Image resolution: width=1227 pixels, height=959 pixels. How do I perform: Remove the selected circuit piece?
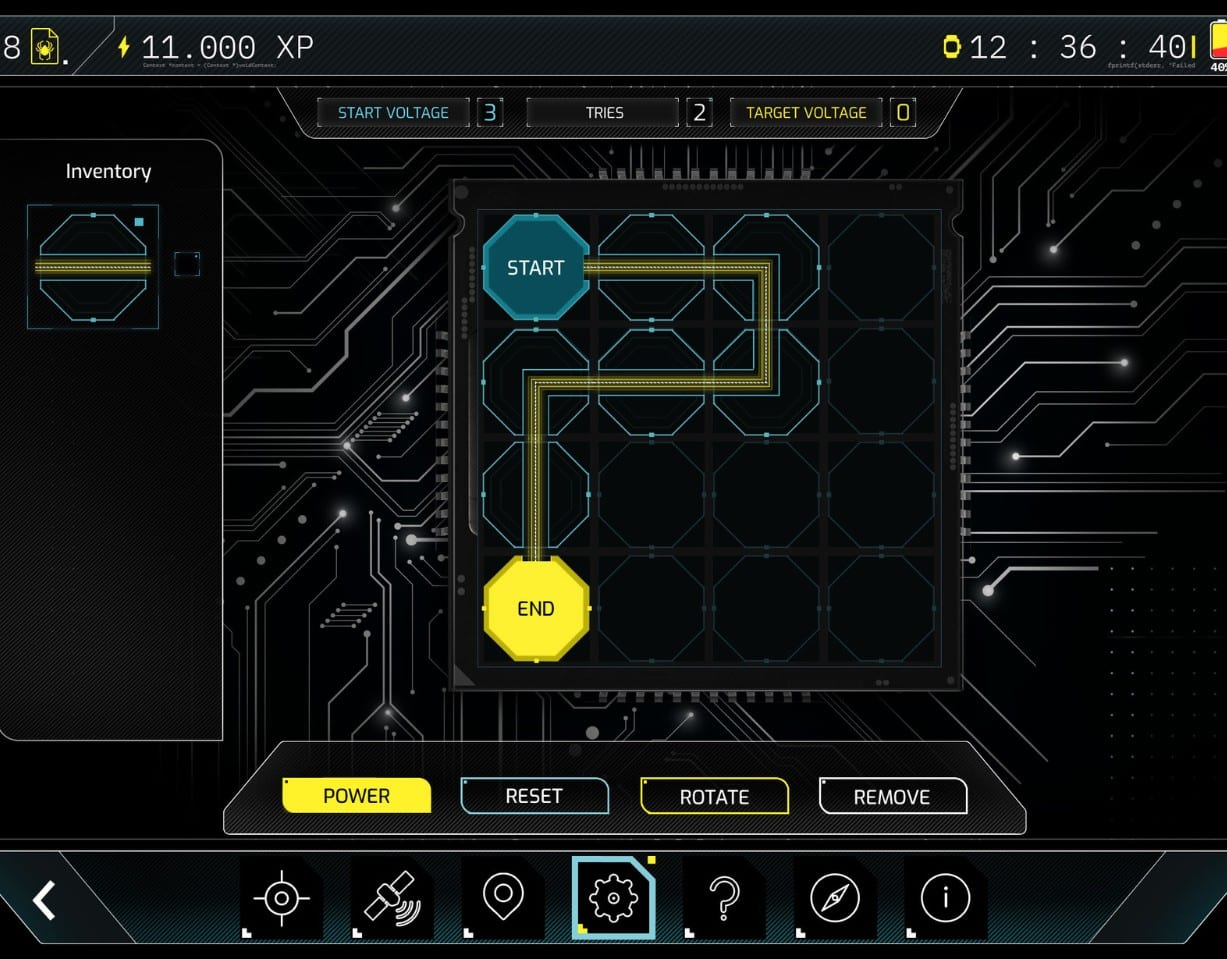[x=892, y=797]
